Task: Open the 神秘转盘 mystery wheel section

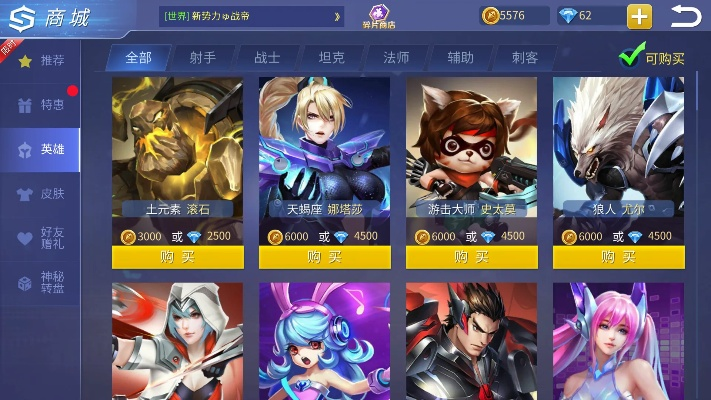Action: 43,283
